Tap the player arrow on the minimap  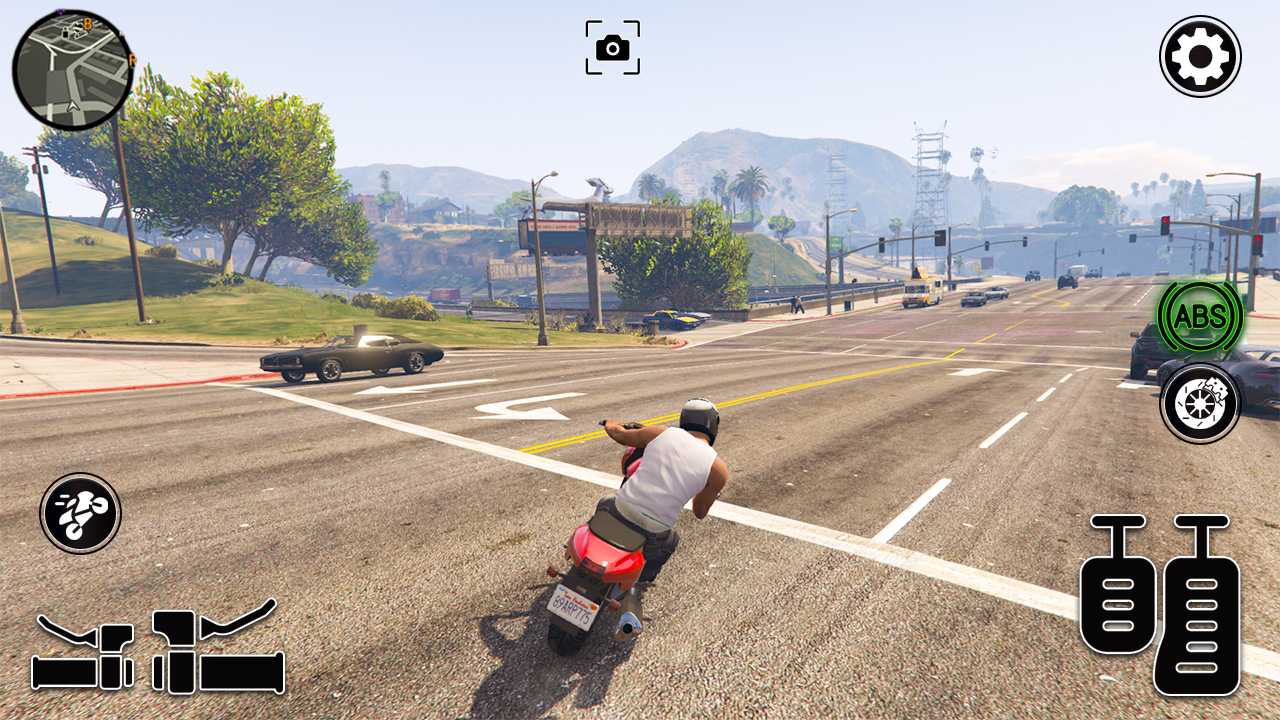coord(72,106)
